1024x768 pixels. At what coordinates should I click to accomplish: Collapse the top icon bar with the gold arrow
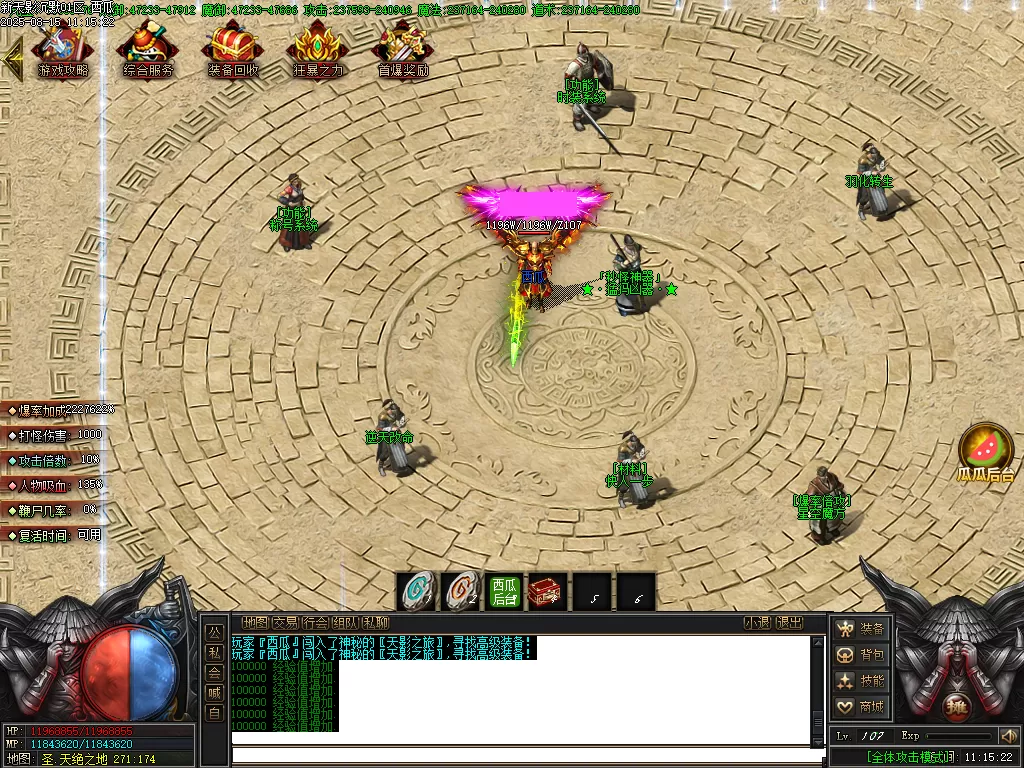click(13, 58)
